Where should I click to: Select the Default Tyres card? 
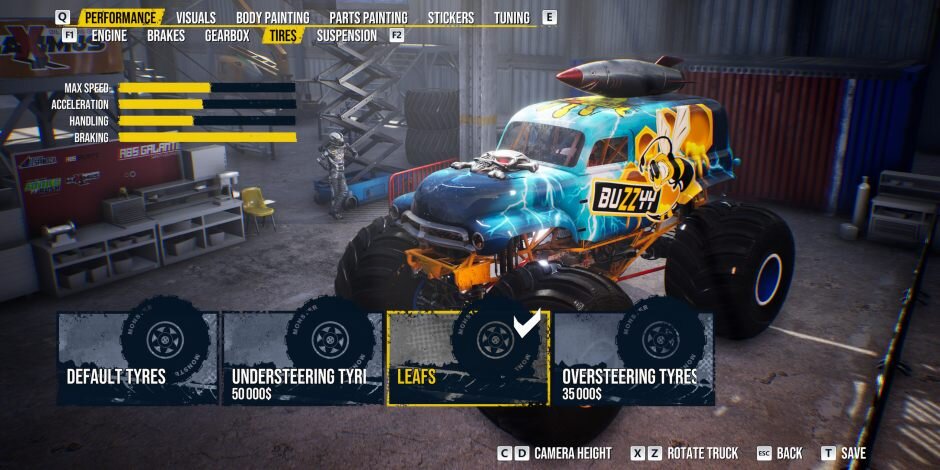(137, 358)
